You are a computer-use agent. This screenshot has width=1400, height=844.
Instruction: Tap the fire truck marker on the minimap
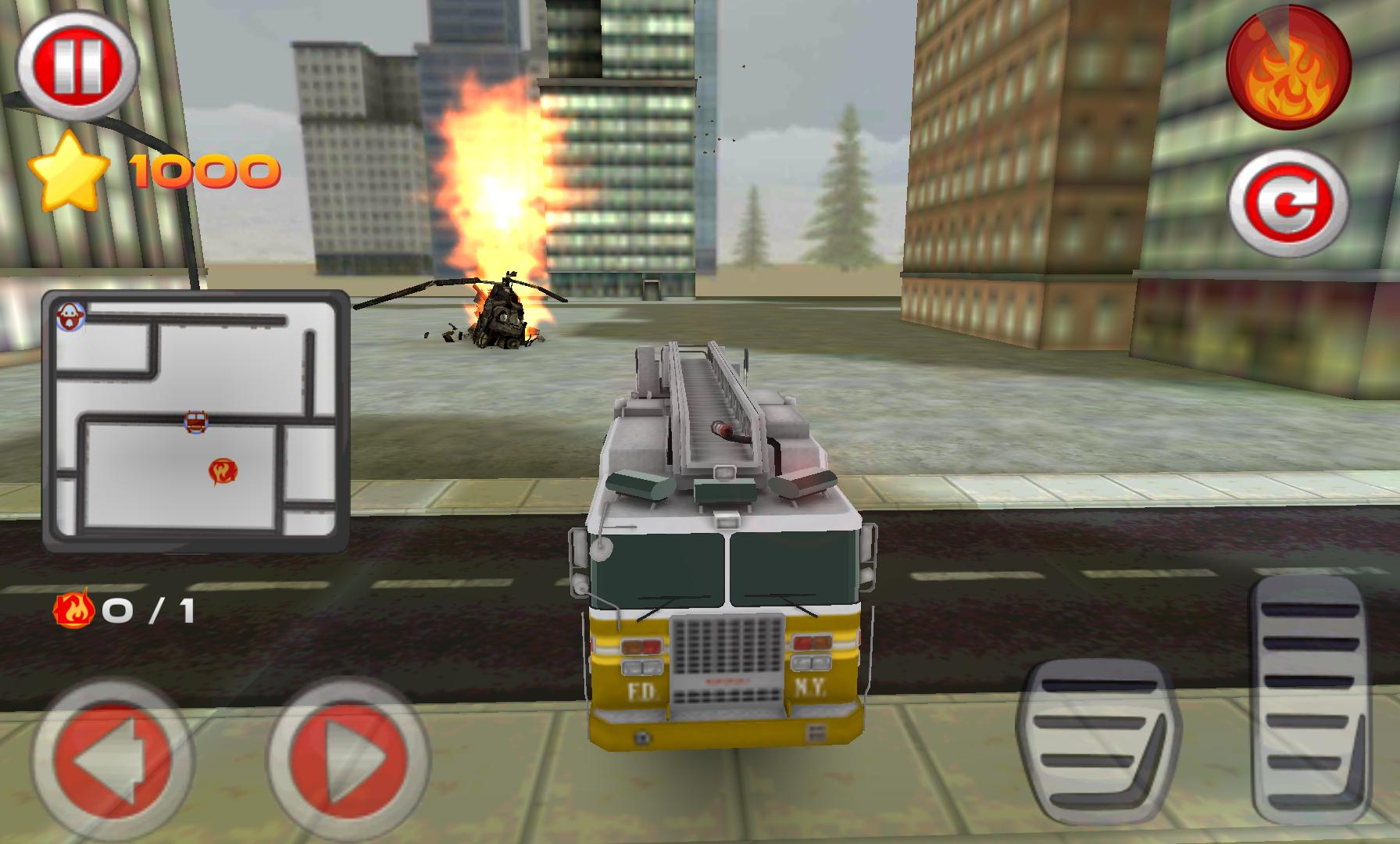(198, 421)
